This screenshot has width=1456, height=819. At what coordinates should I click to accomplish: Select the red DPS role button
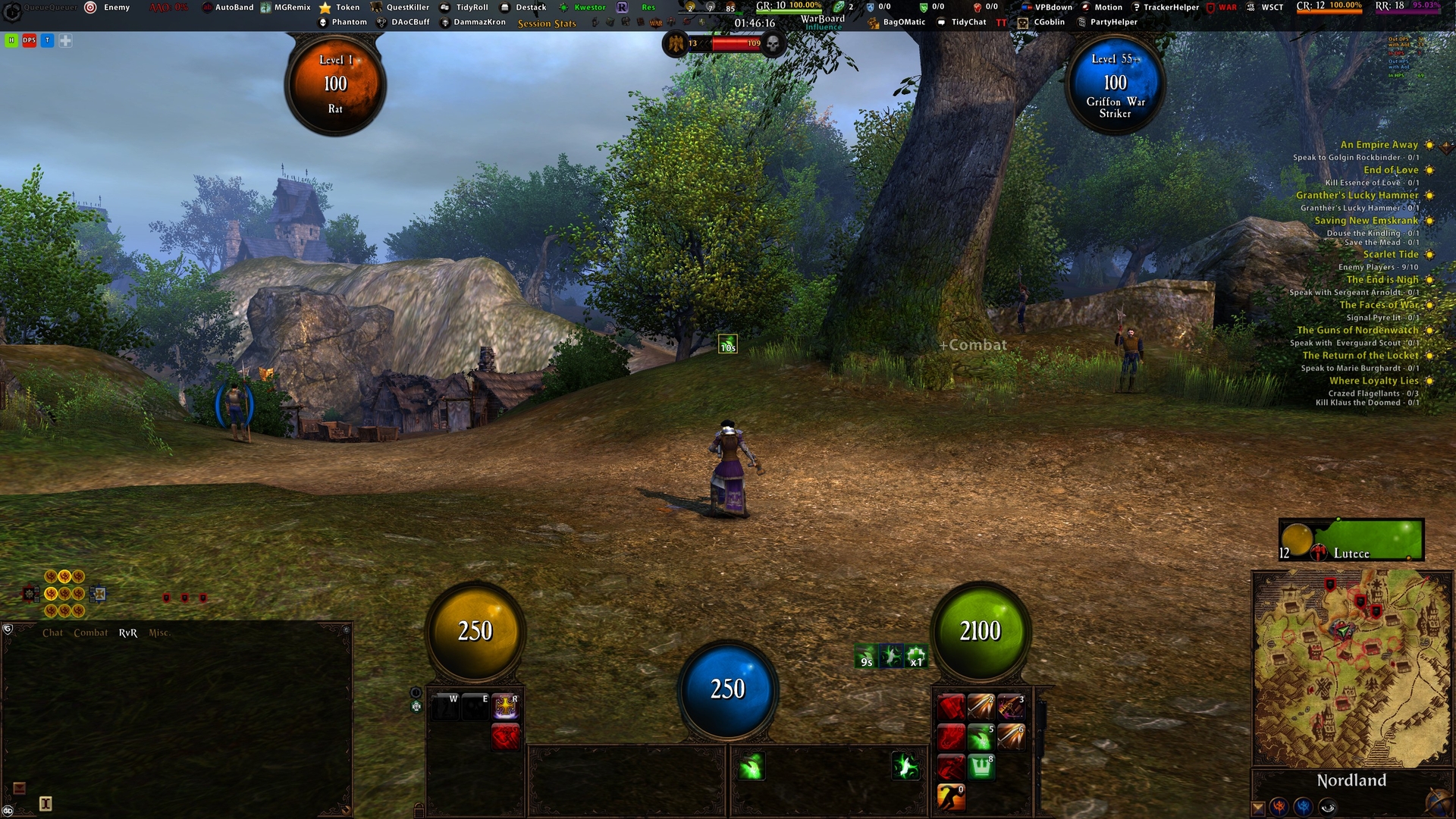click(x=29, y=41)
